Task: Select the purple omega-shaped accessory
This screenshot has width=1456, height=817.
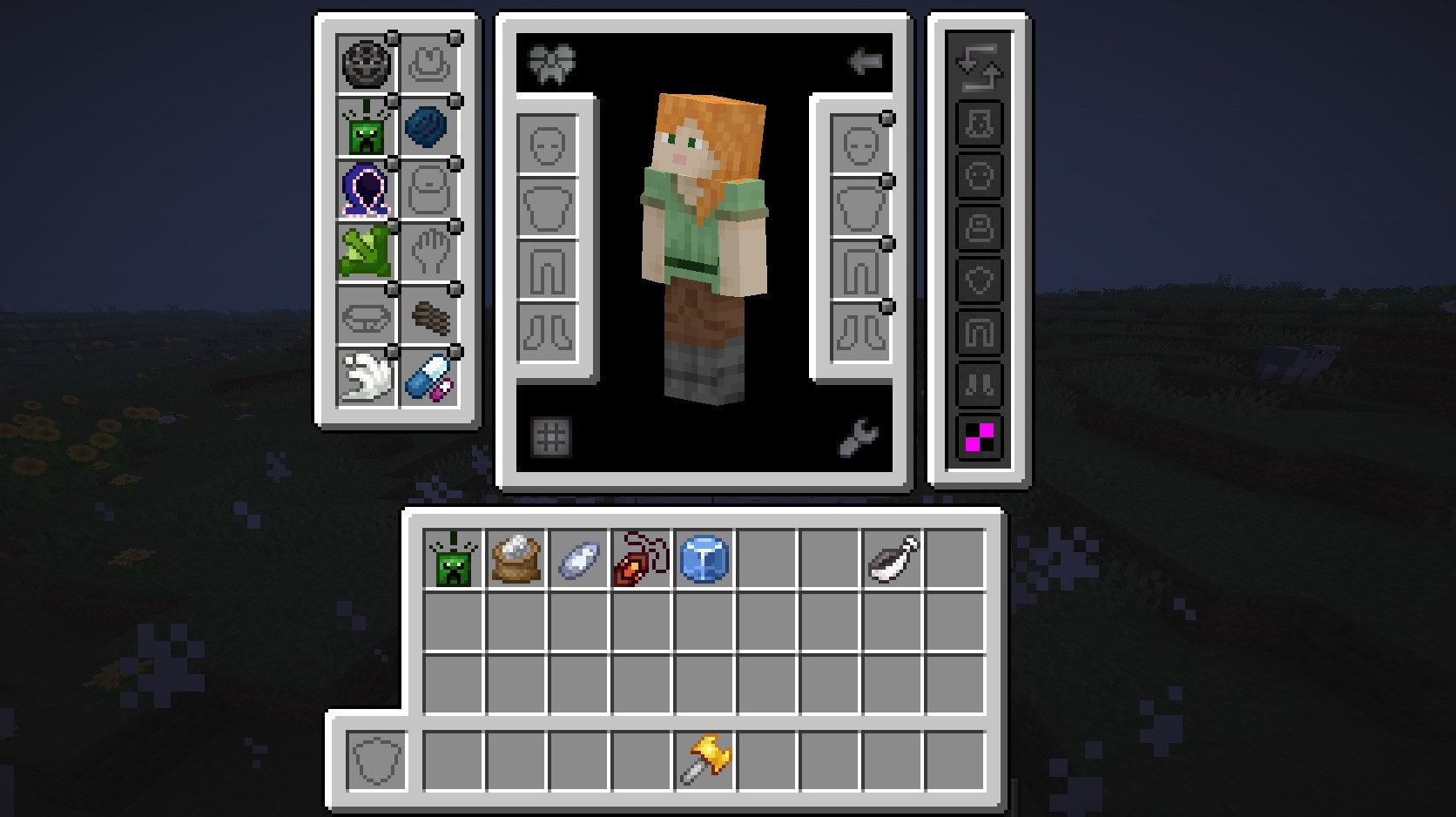Action: click(365, 190)
